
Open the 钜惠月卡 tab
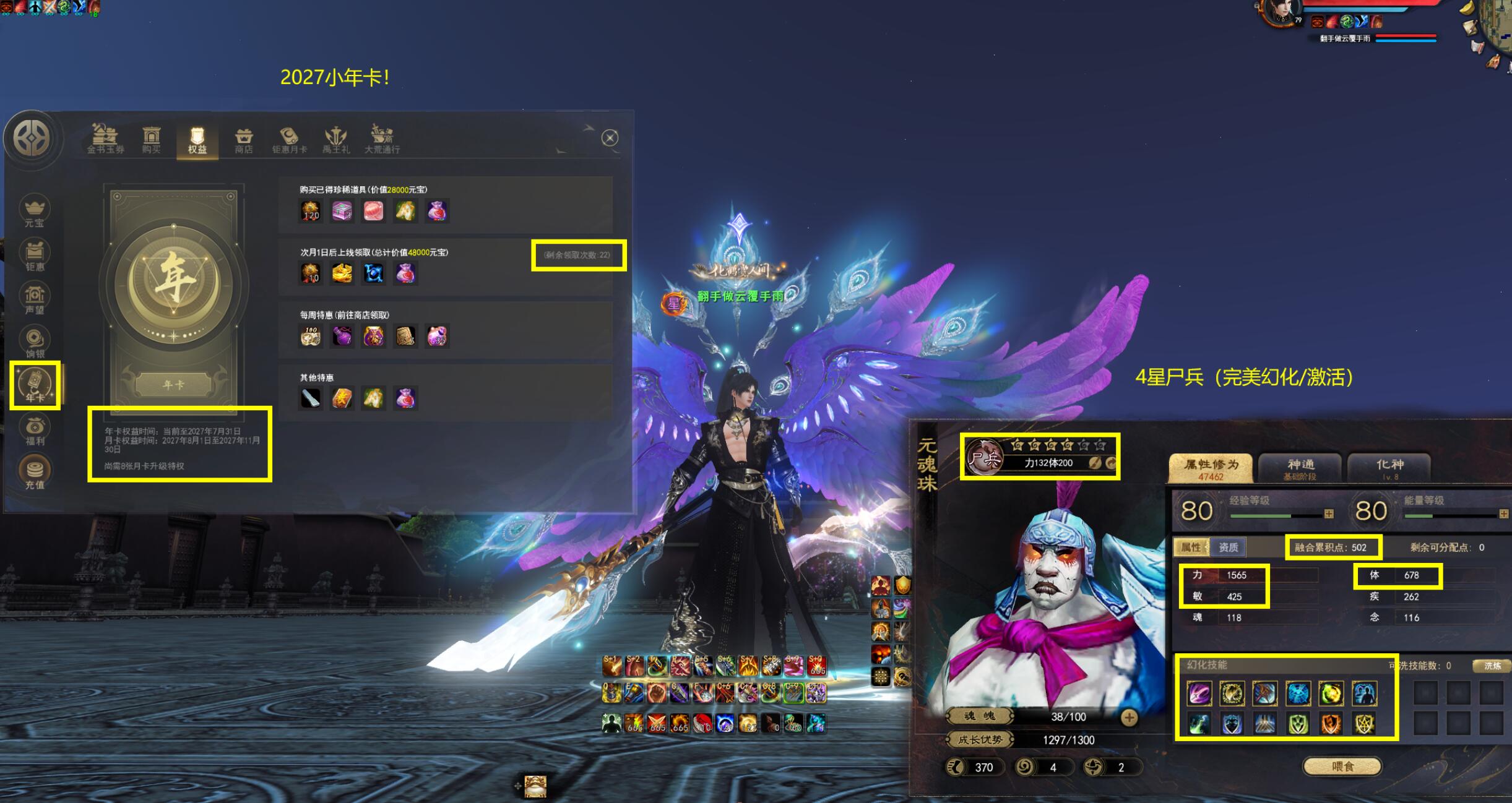point(289,140)
